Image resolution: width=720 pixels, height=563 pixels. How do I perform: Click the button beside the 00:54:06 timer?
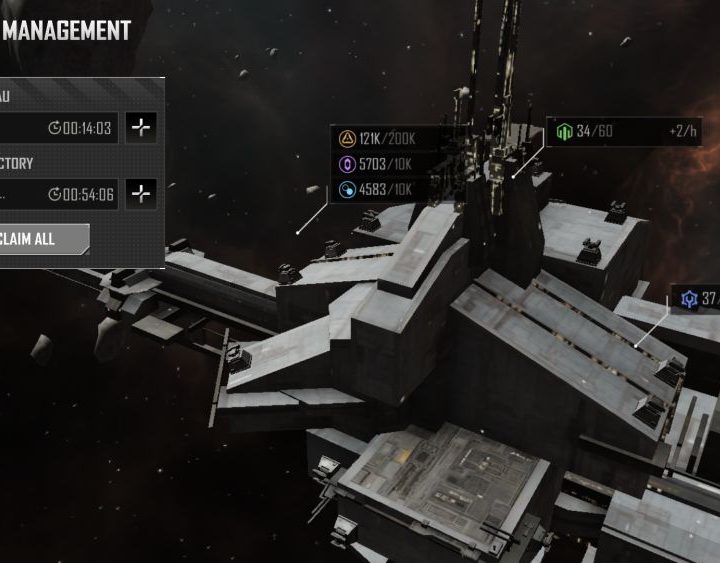(142, 194)
